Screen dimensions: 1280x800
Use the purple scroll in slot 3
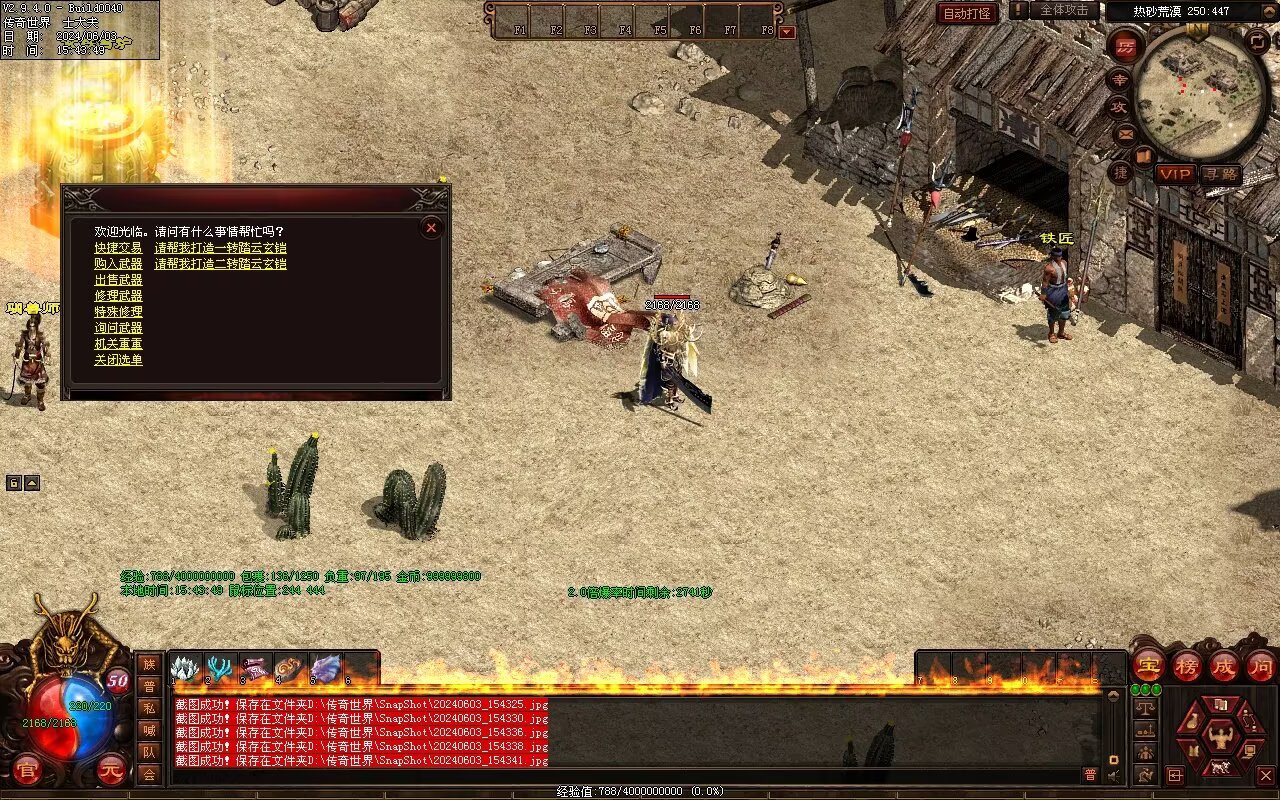pos(256,668)
